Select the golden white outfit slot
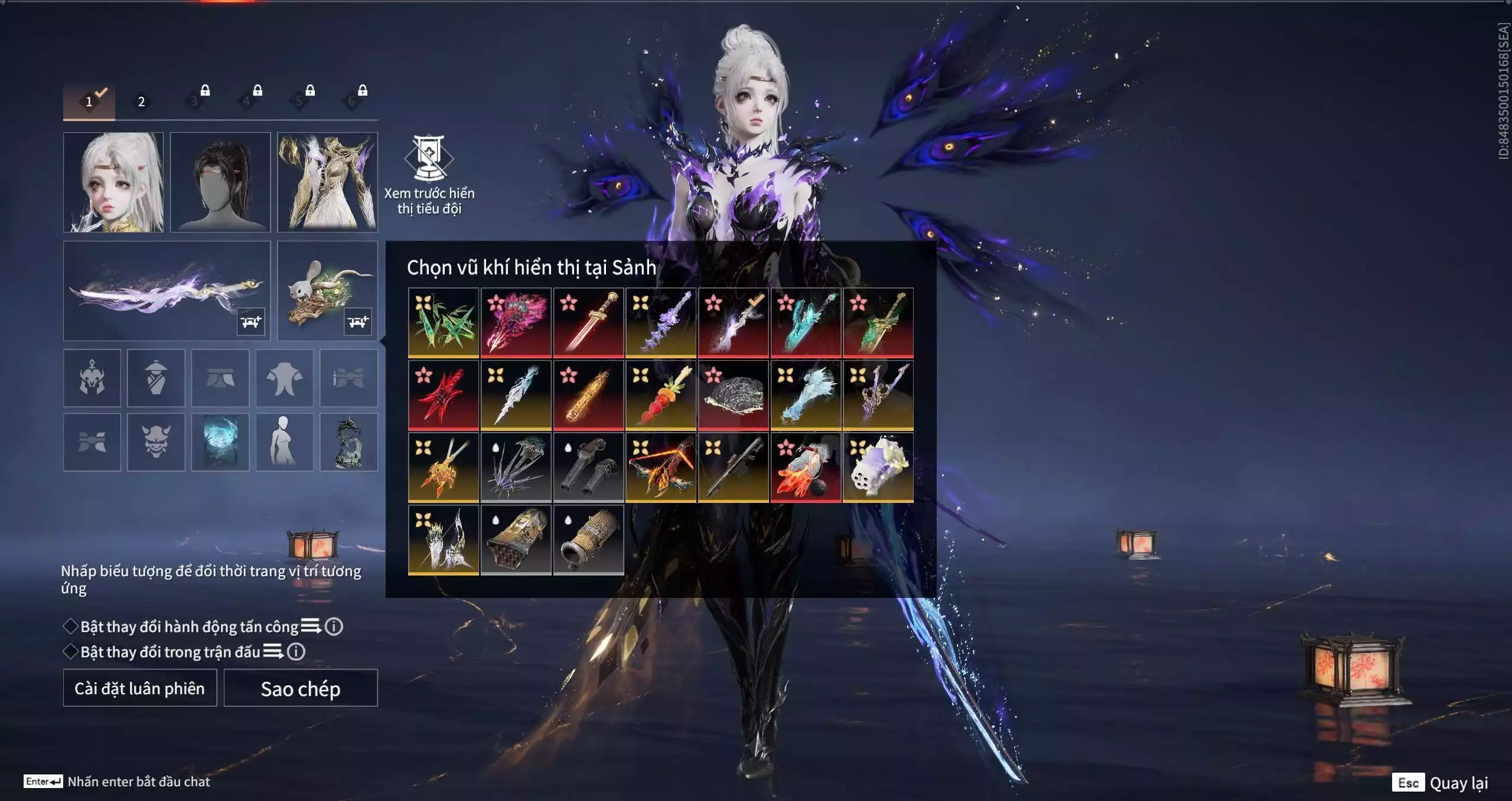This screenshot has height=801, width=1512. point(327,182)
